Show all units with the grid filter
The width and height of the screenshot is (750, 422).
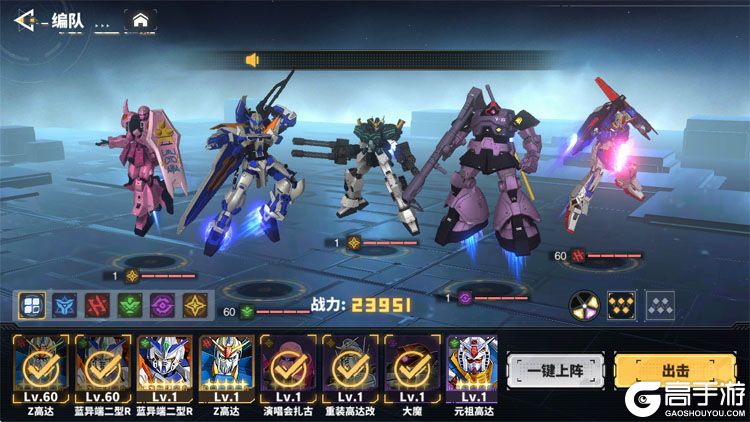click(31, 306)
